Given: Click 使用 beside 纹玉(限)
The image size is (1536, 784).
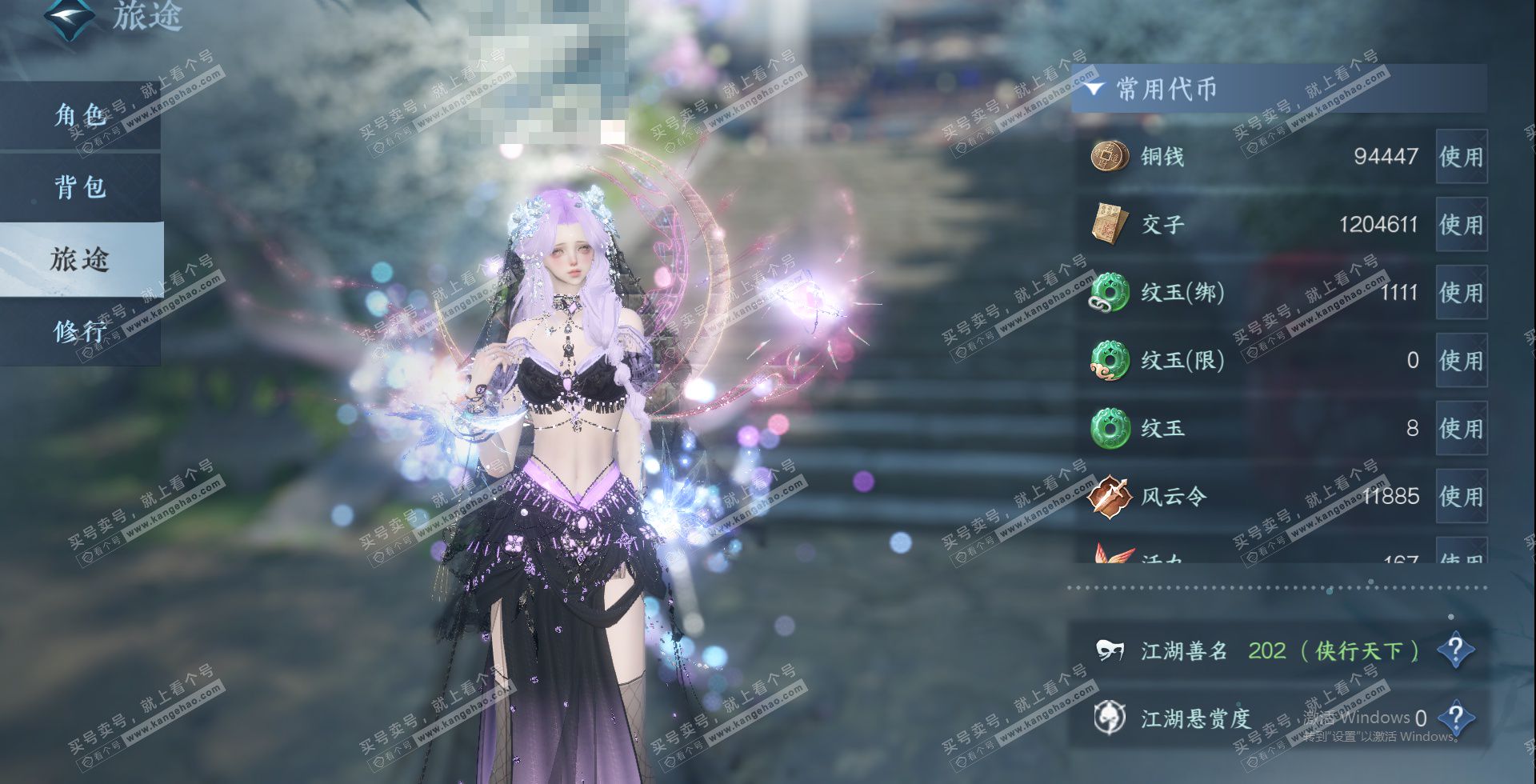Looking at the screenshot, I should [x=1461, y=361].
